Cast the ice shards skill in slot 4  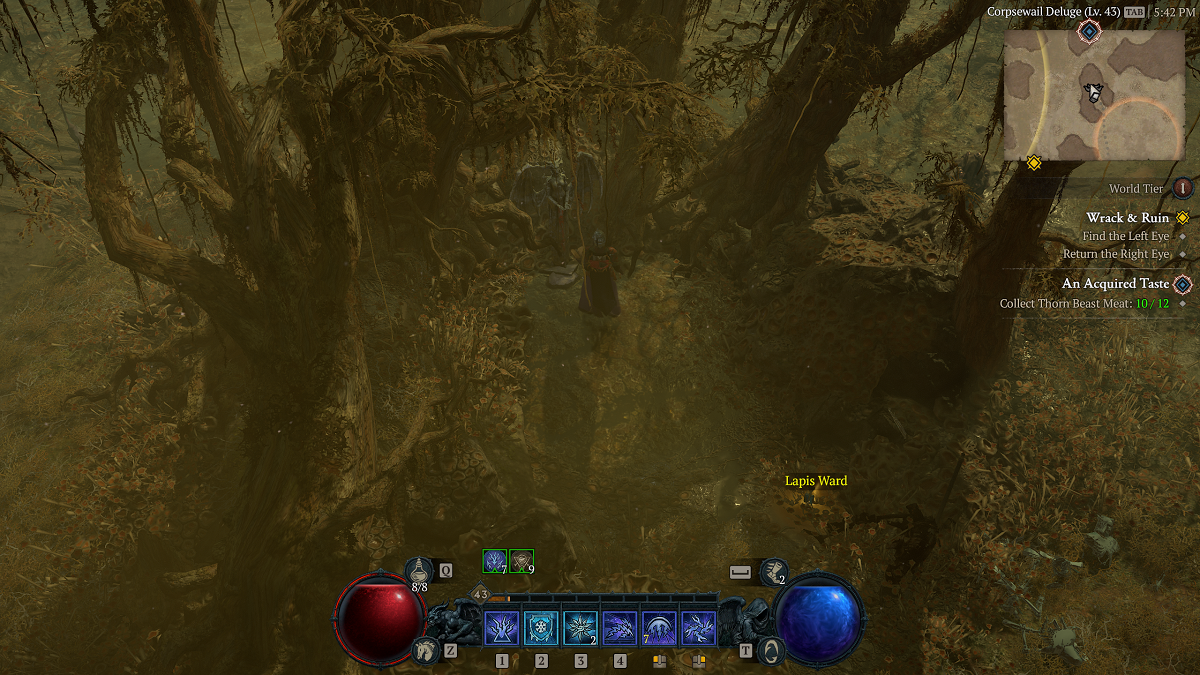[620, 629]
